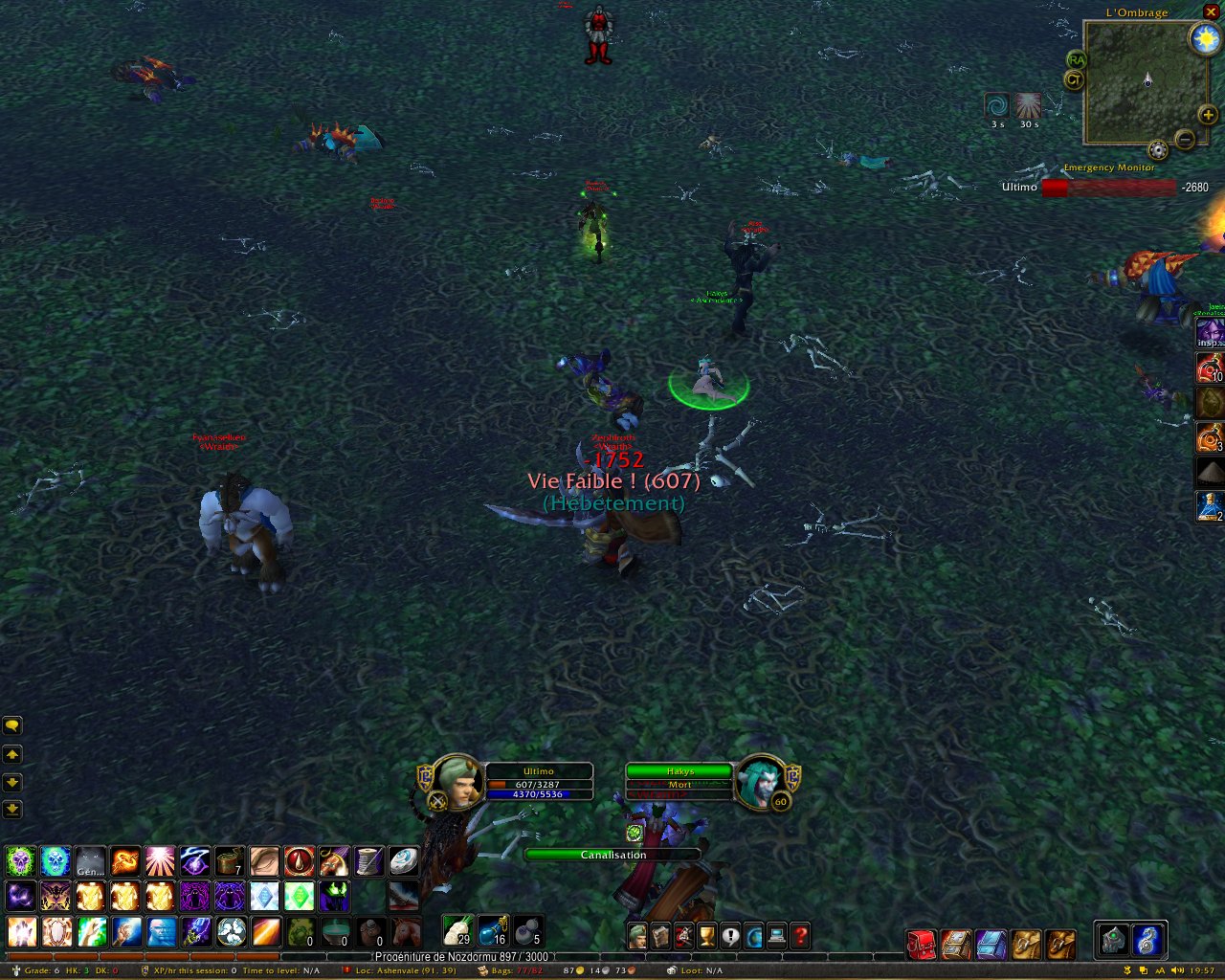Open the golden chalice micro menu button
This screenshot has width=1225, height=980.
[x=707, y=935]
